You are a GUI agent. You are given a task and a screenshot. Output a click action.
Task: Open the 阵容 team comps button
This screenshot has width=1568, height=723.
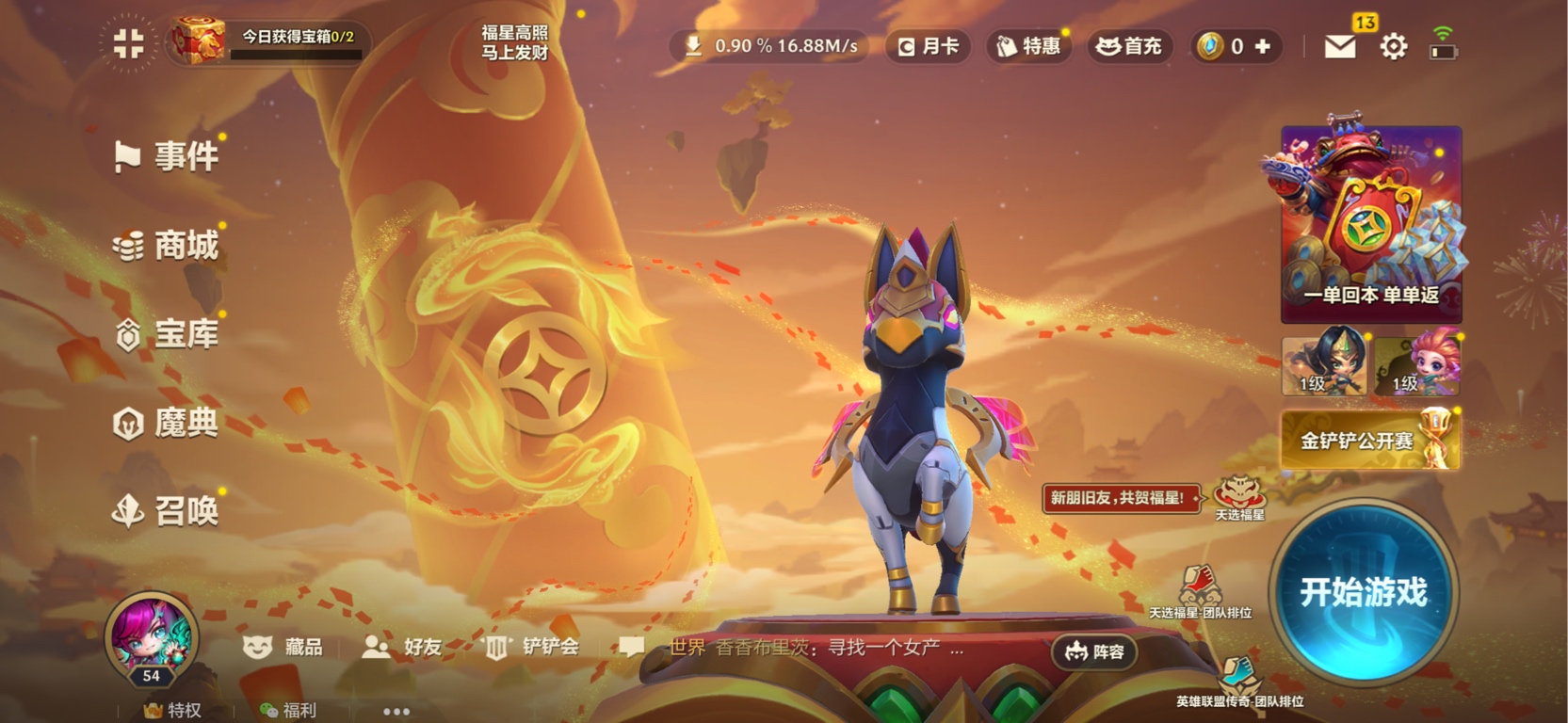click(x=1094, y=651)
